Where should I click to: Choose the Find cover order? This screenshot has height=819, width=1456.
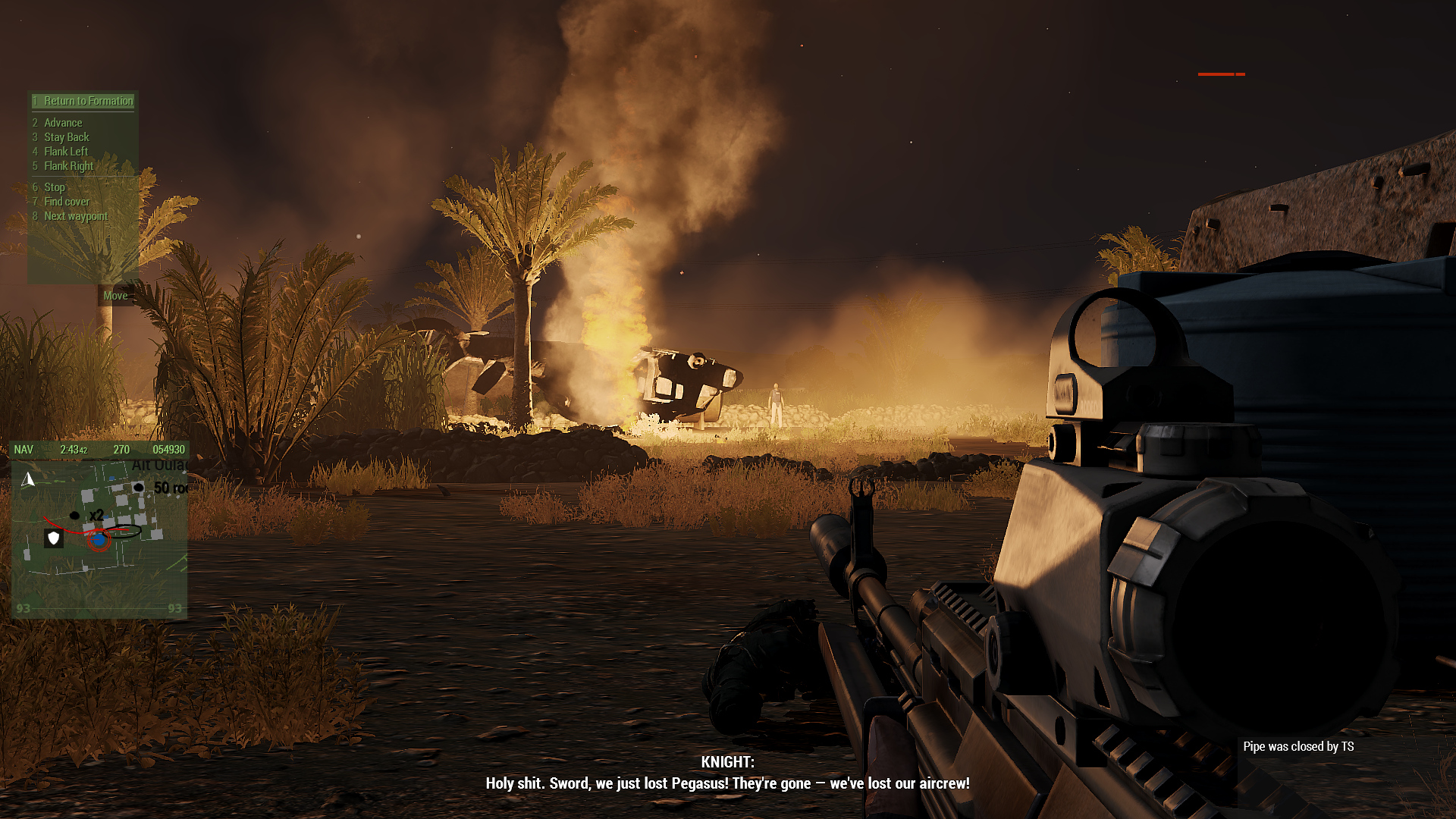(x=66, y=202)
